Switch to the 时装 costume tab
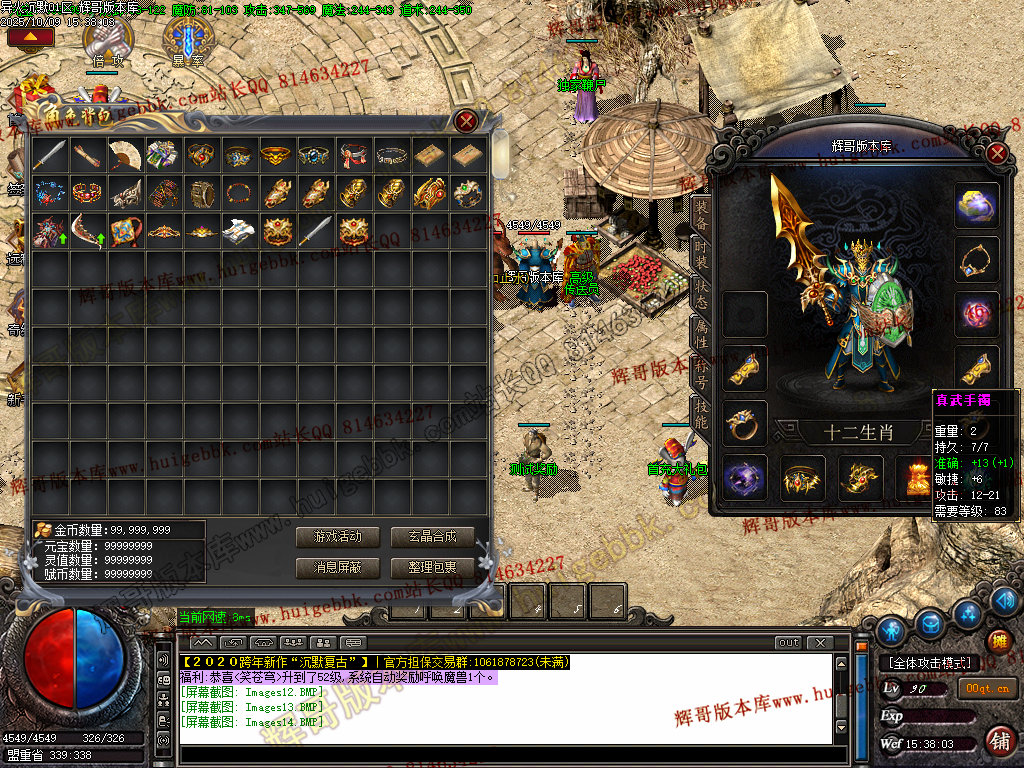Image resolution: width=1024 pixels, height=768 pixels. (x=701, y=255)
